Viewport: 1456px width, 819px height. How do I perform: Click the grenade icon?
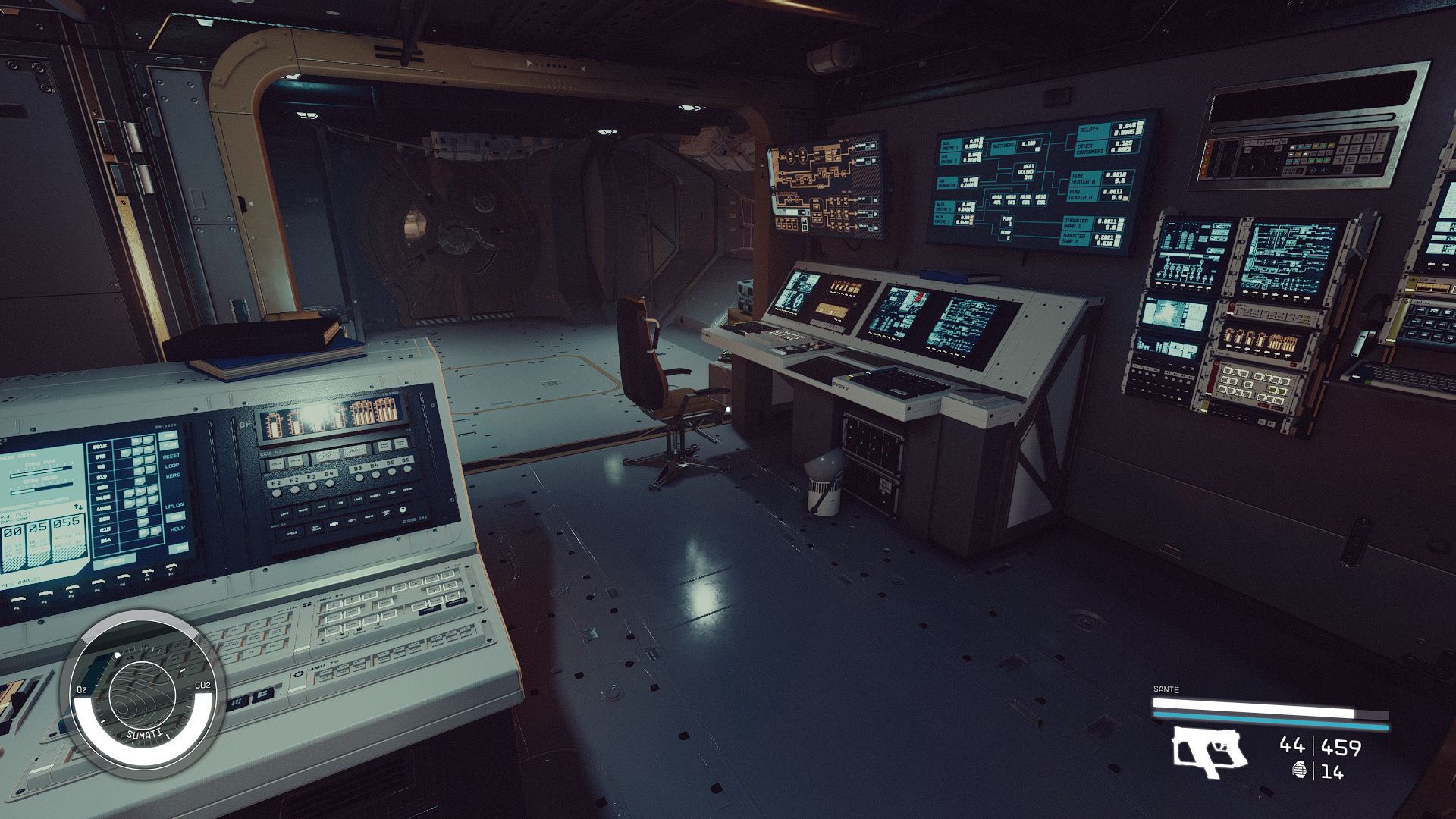[x=1299, y=771]
